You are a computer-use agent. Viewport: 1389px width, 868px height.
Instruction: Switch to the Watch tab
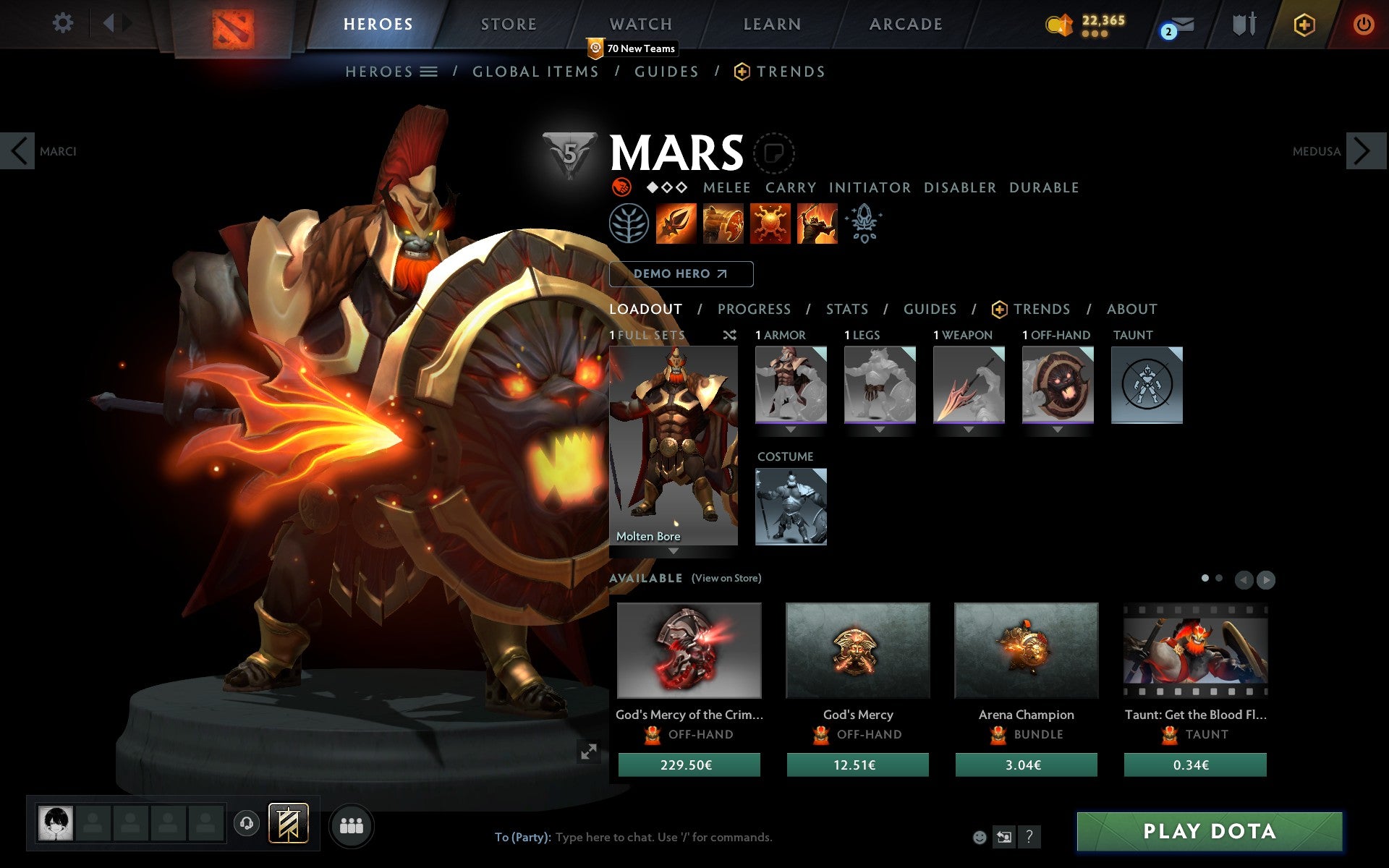(x=641, y=25)
